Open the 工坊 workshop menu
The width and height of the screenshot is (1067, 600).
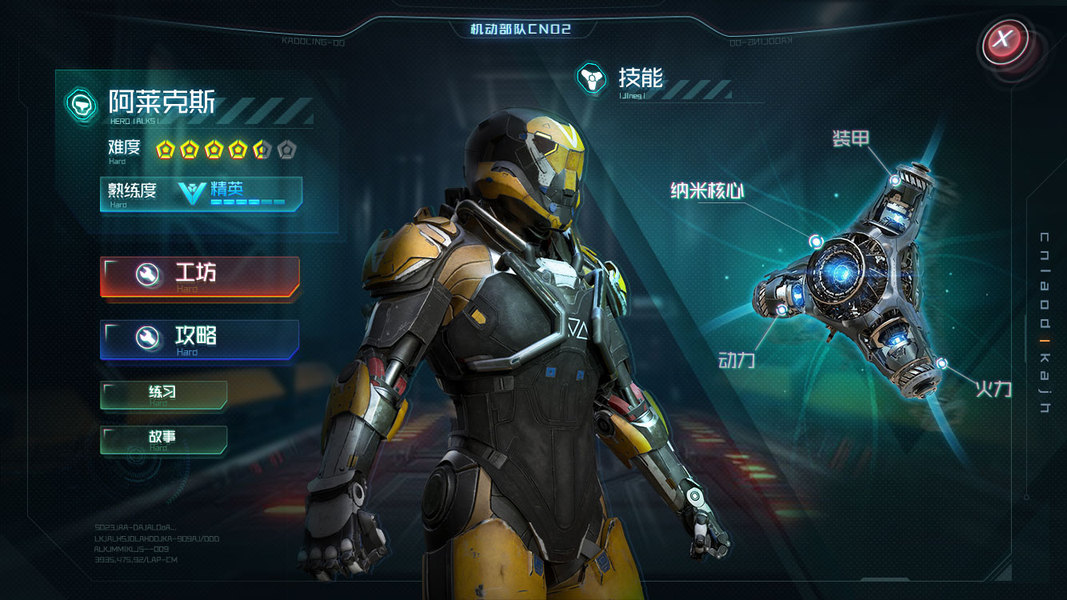click(x=200, y=276)
